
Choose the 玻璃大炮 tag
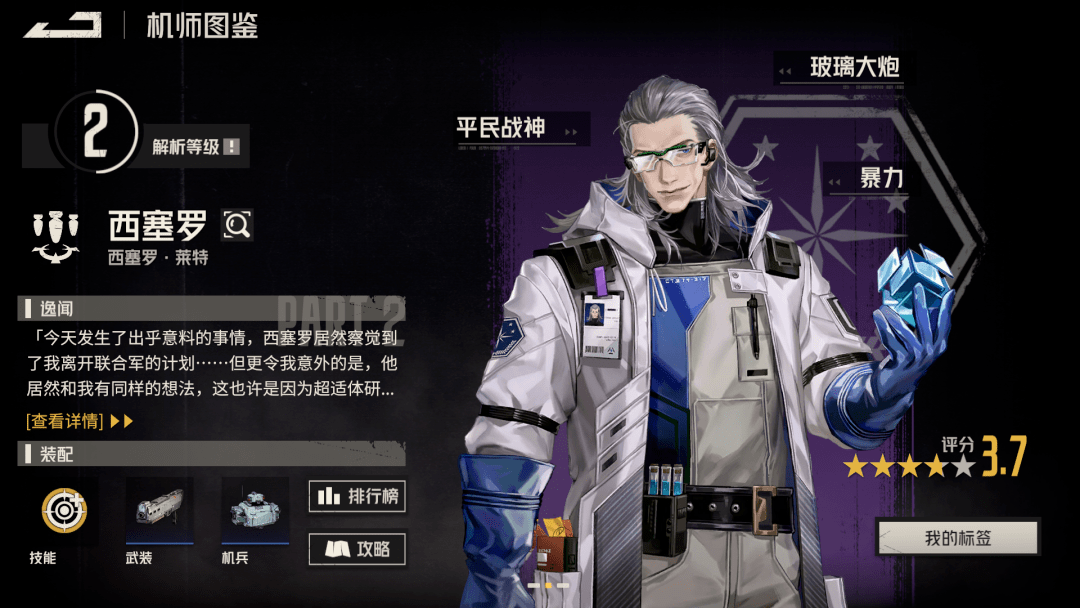tap(853, 68)
